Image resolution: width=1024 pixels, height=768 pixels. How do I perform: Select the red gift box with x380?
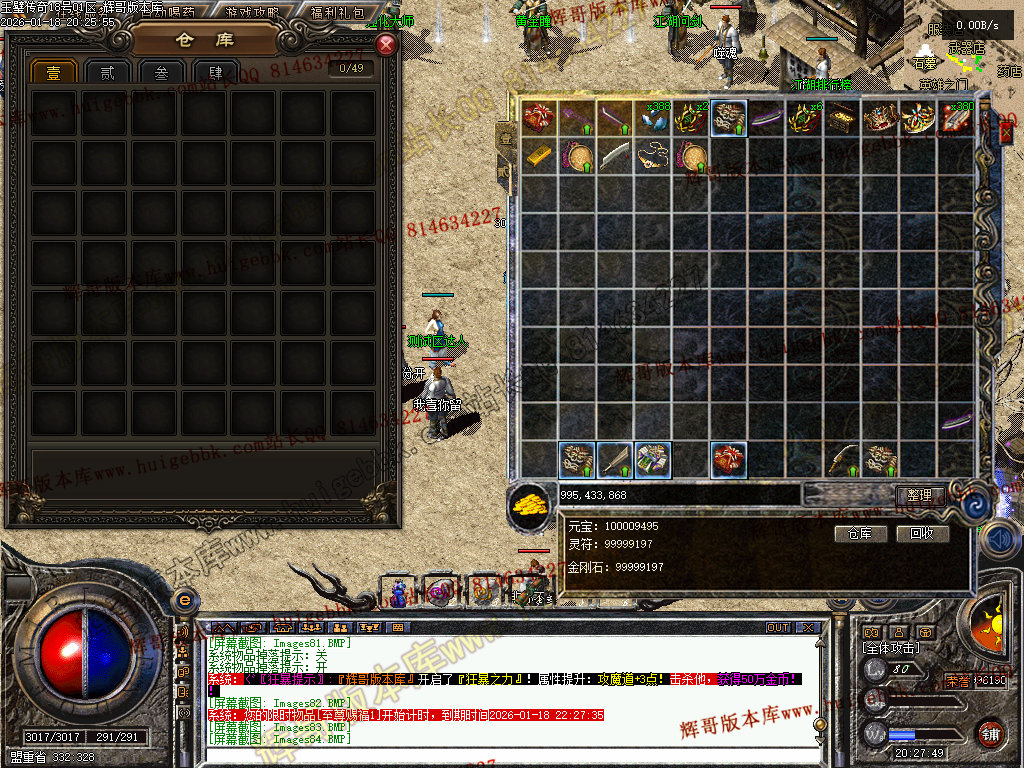pyautogui.click(x=957, y=118)
